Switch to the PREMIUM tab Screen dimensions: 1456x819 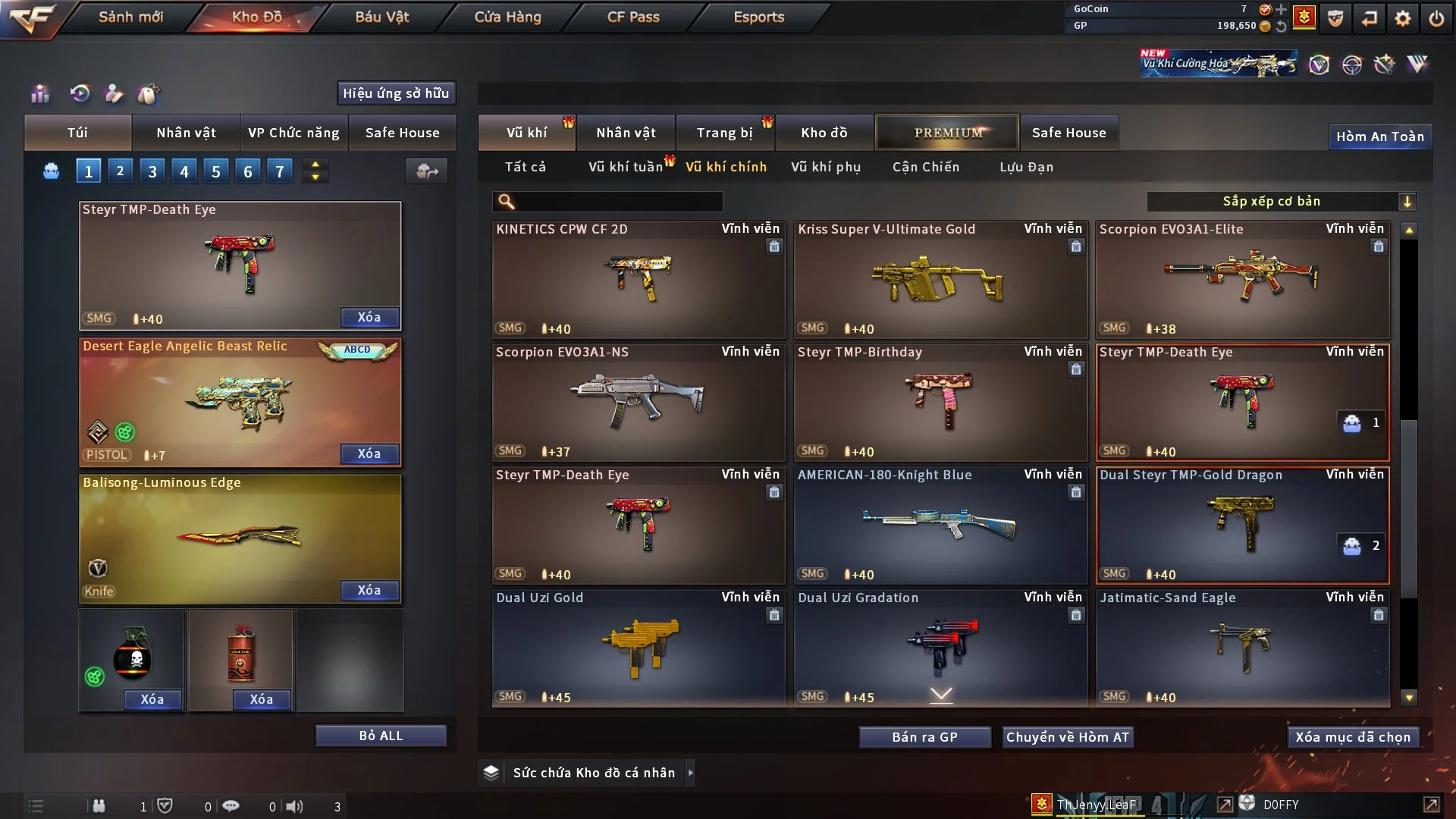947,133
